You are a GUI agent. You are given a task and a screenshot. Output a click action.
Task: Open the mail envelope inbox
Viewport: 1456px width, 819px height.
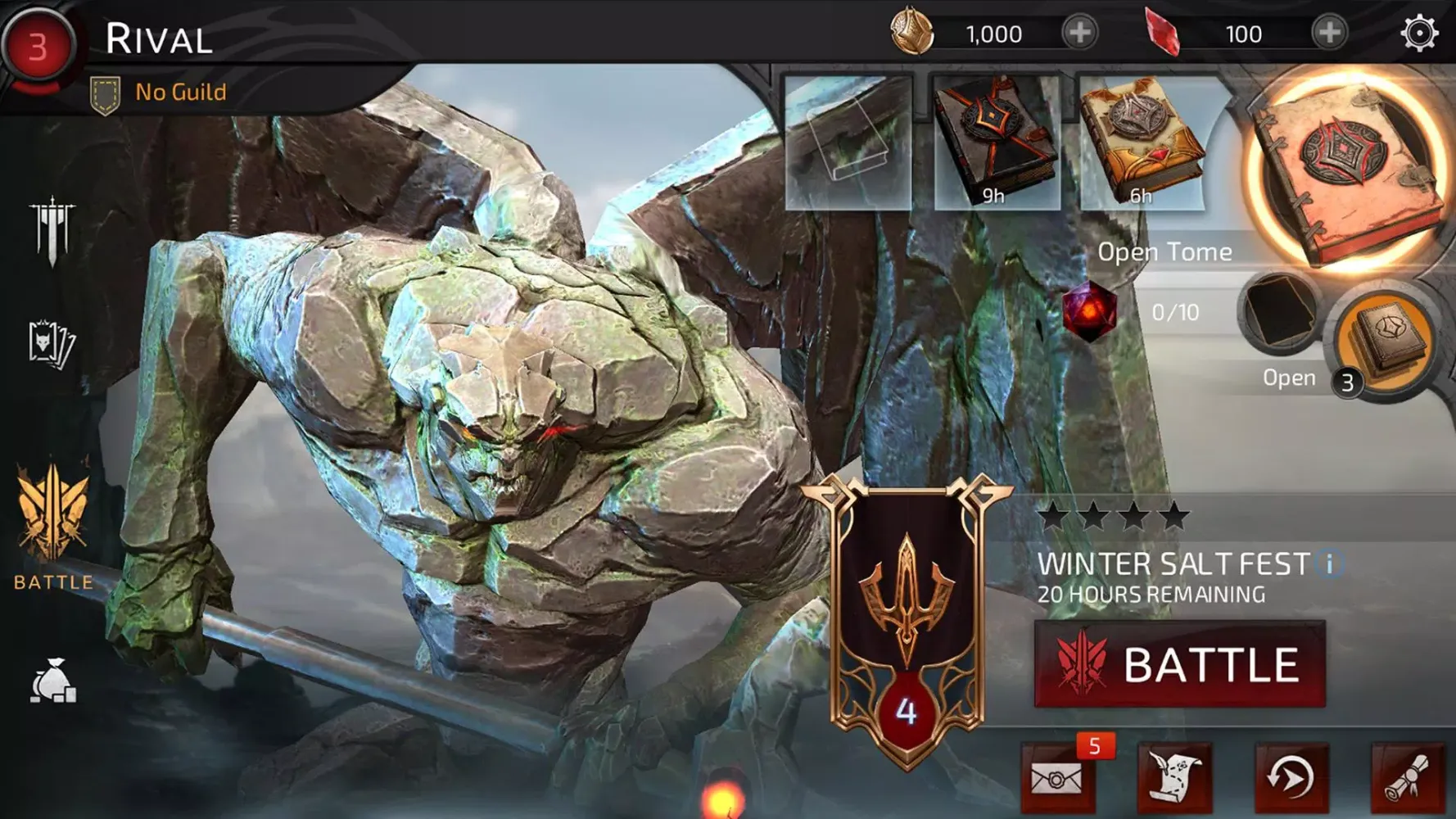(1056, 778)
